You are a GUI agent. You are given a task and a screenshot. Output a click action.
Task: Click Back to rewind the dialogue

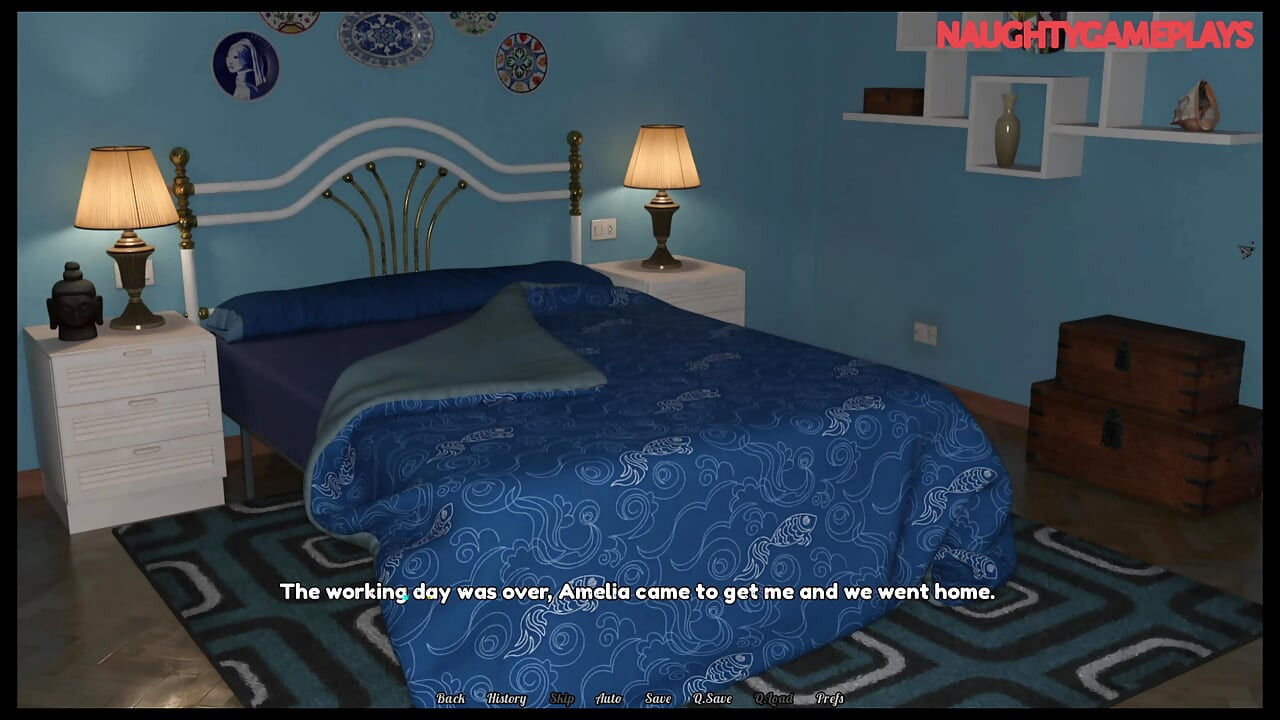[x=451, y=699]
